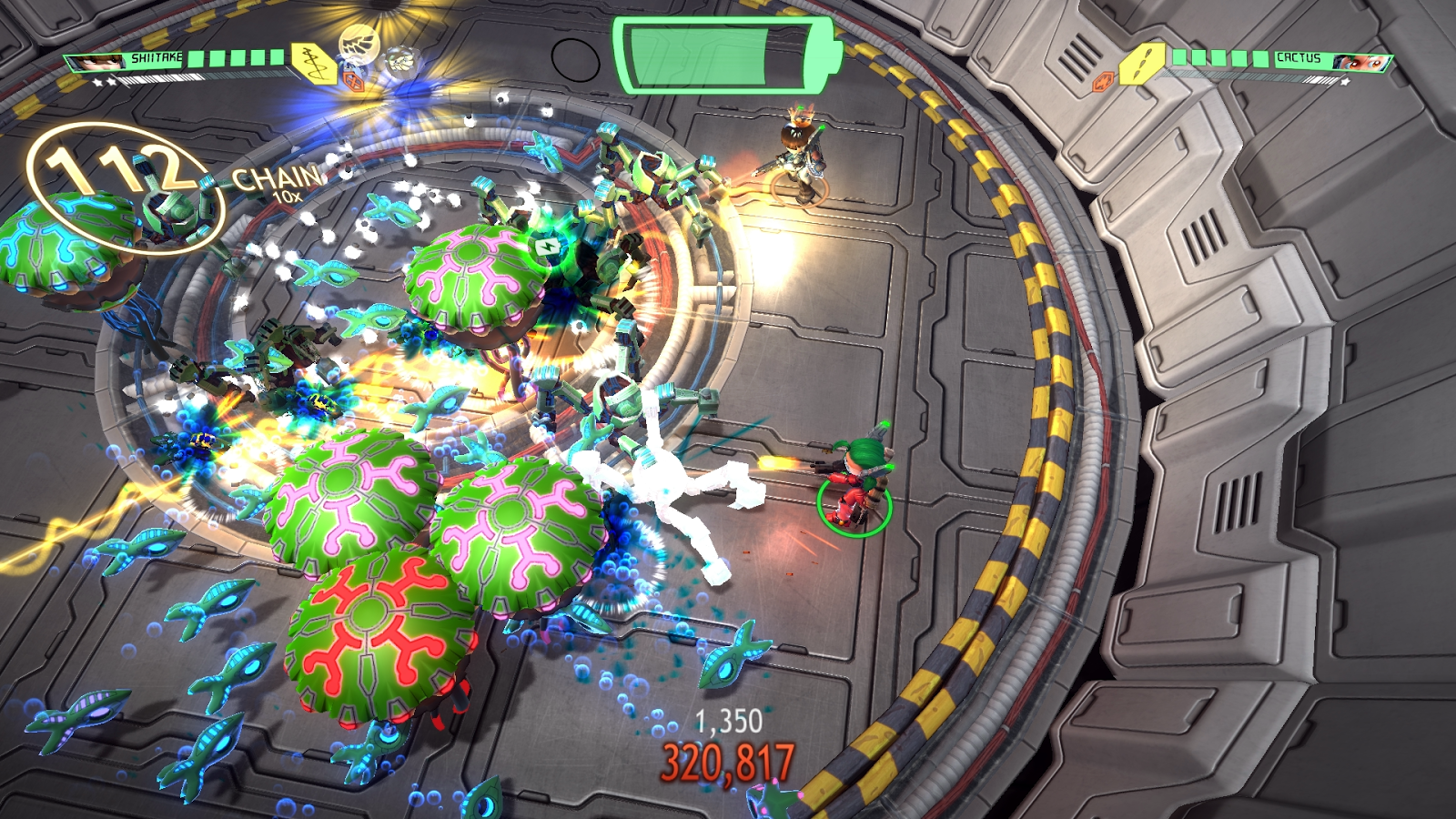Select Shiitake's yellow weapon icon
The width and height of the screenshot is (1456, 819).
click(314, 62)
